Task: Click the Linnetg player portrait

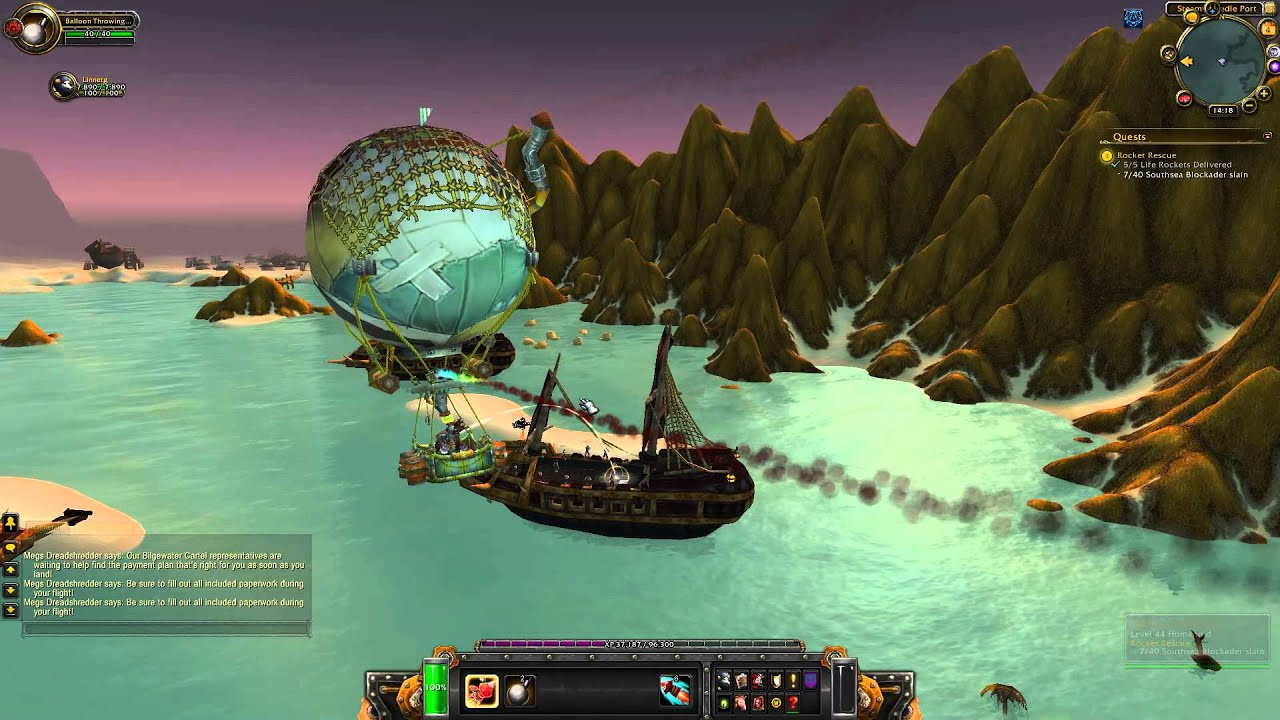Action: point(64,86)
